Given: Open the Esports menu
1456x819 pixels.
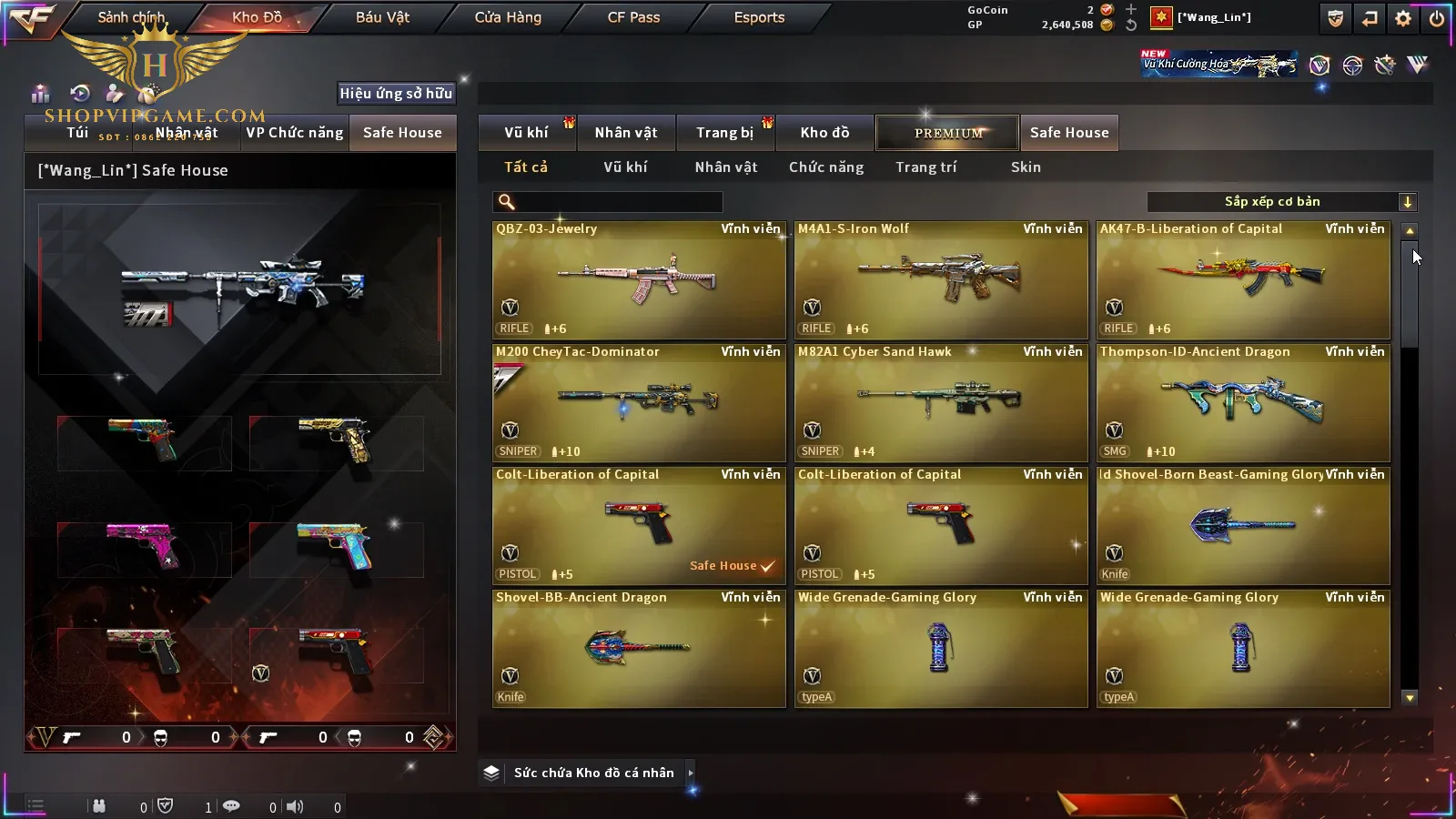Looking at the screenshot, I should [759, 17].
